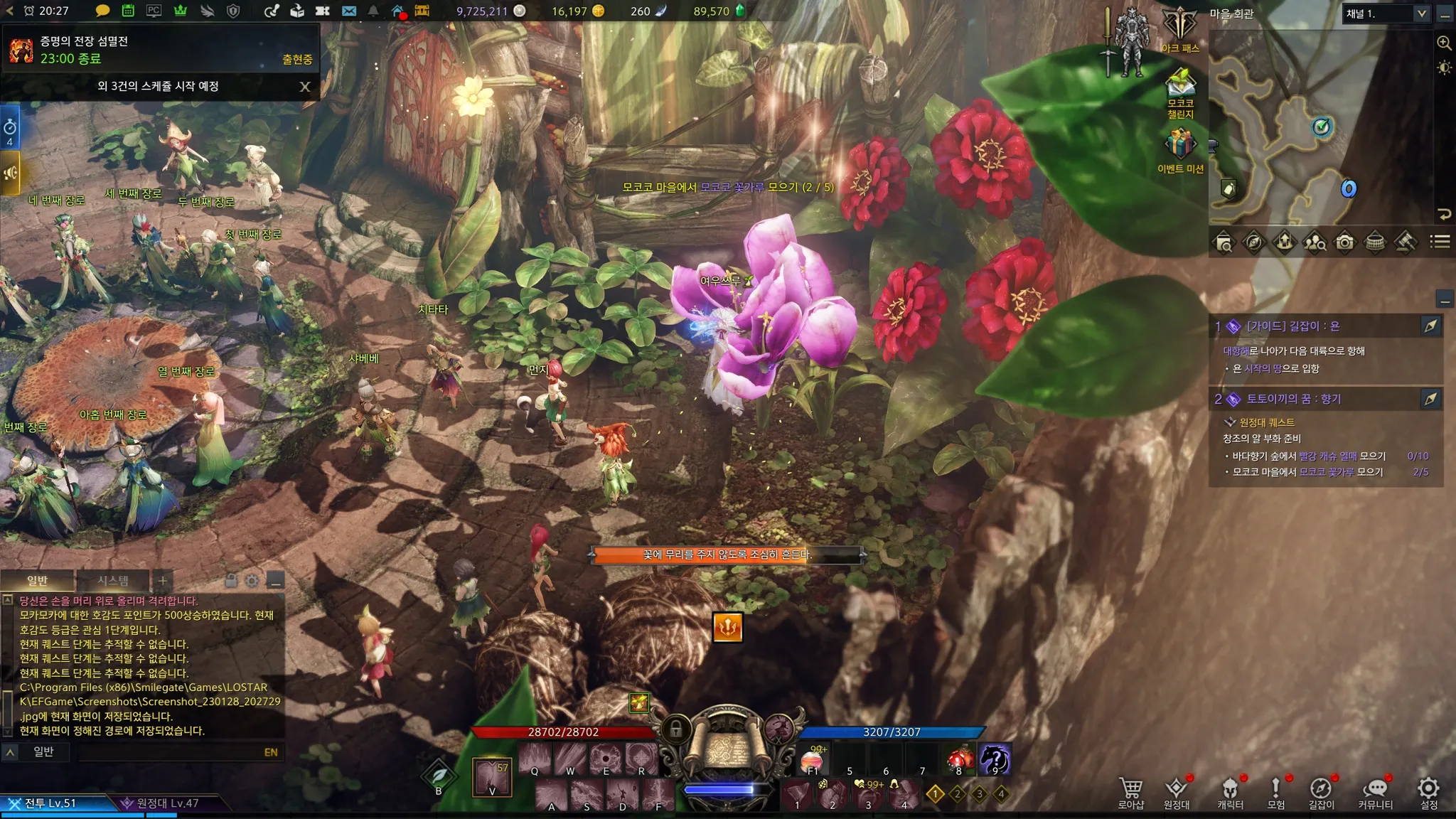Open the 캐릭터 character menu
Screen dimensions: 1456x819
(x=1230, y=792)
